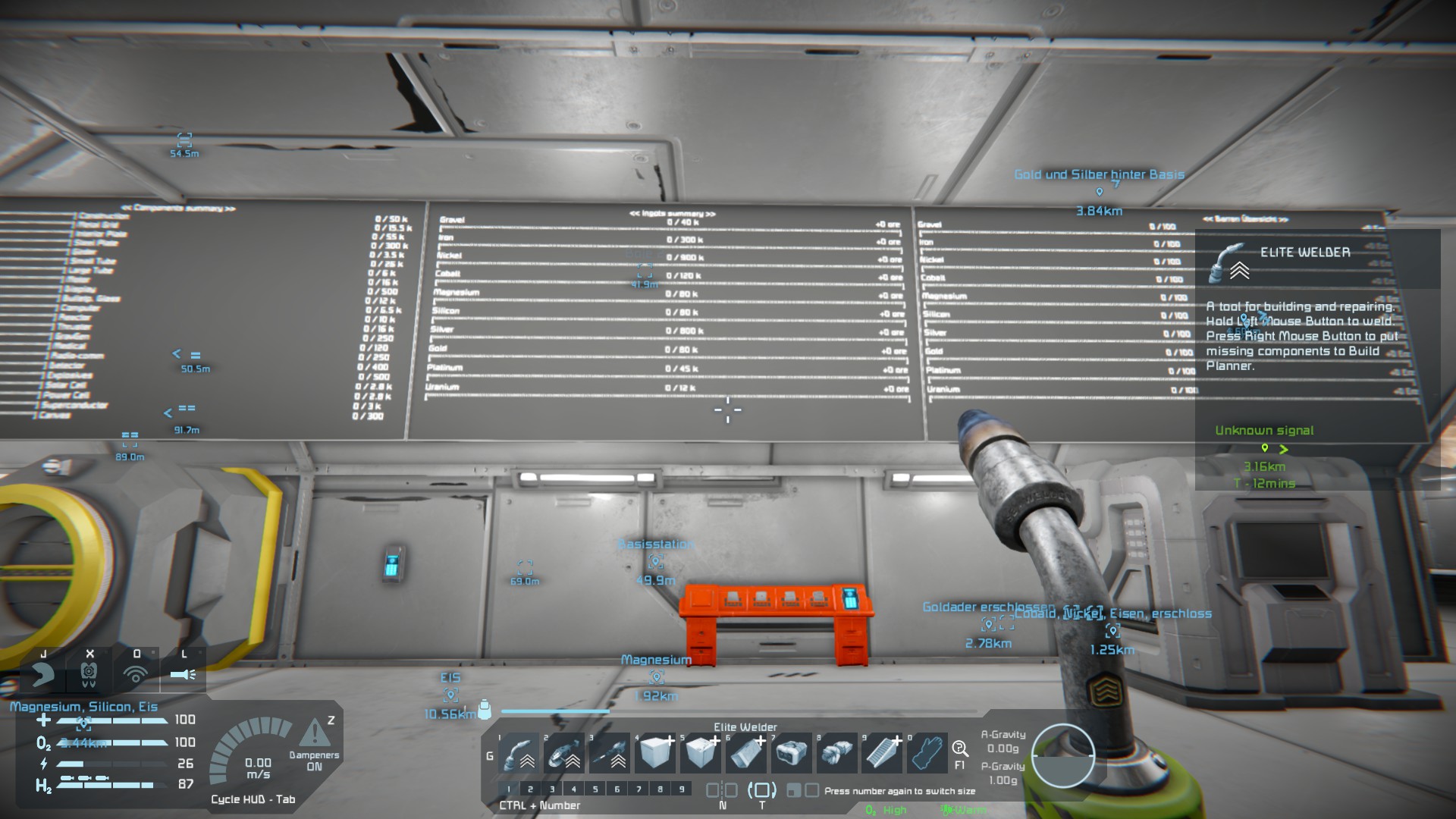Open help via the magnifier question icon
The width and height of the screenshot is (1456, 819).
point(960,749)
